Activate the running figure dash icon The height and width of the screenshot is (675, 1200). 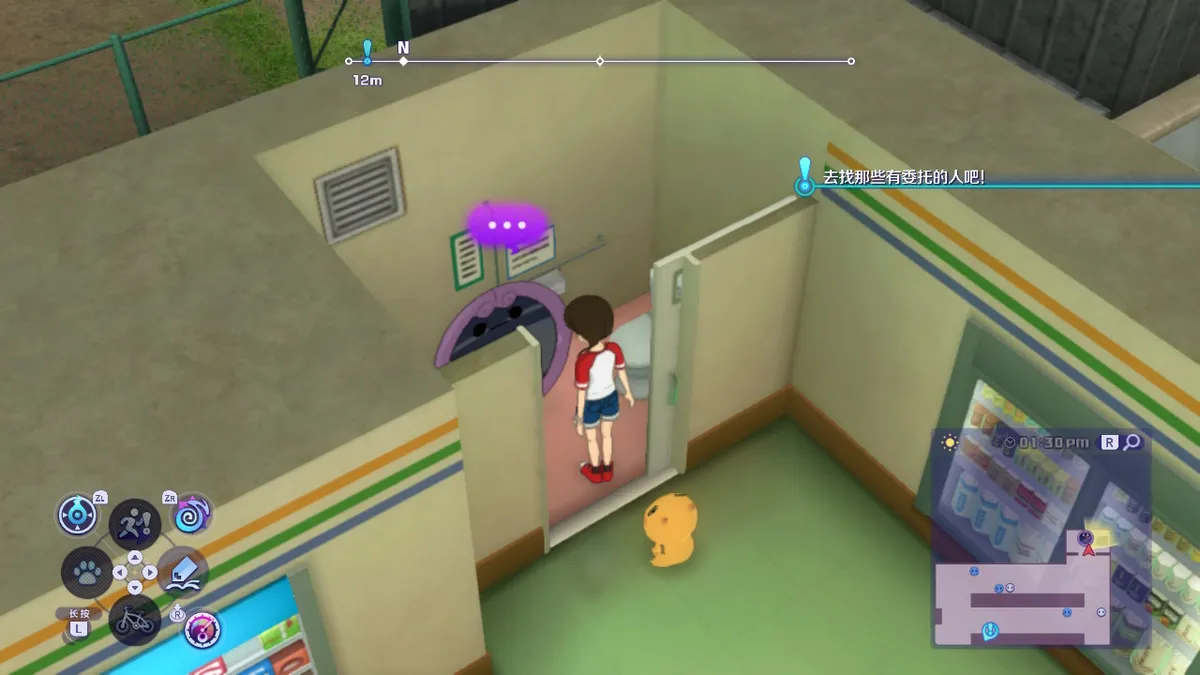tap(134, 522)
